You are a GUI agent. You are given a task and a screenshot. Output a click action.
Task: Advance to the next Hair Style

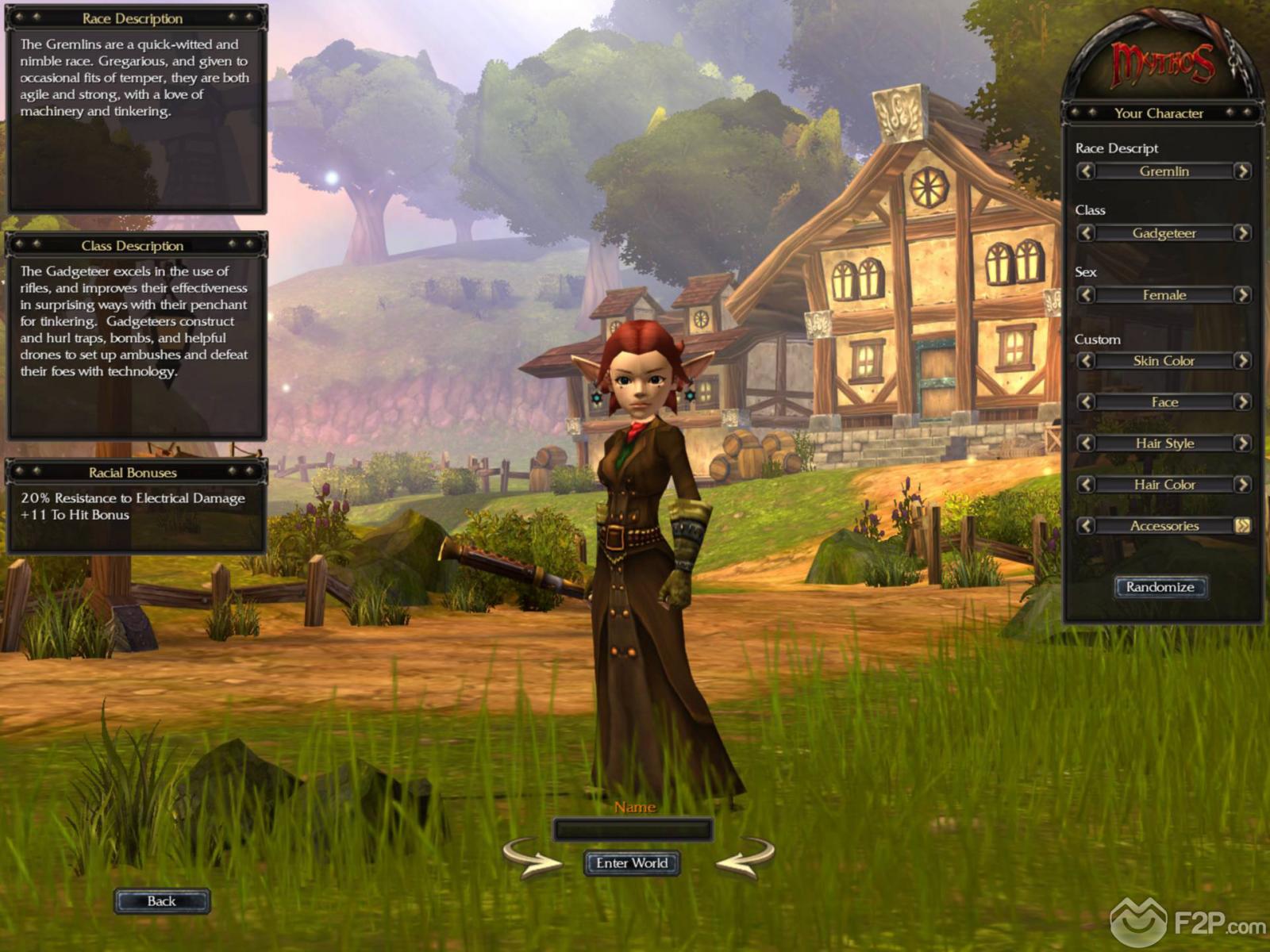1242,443
